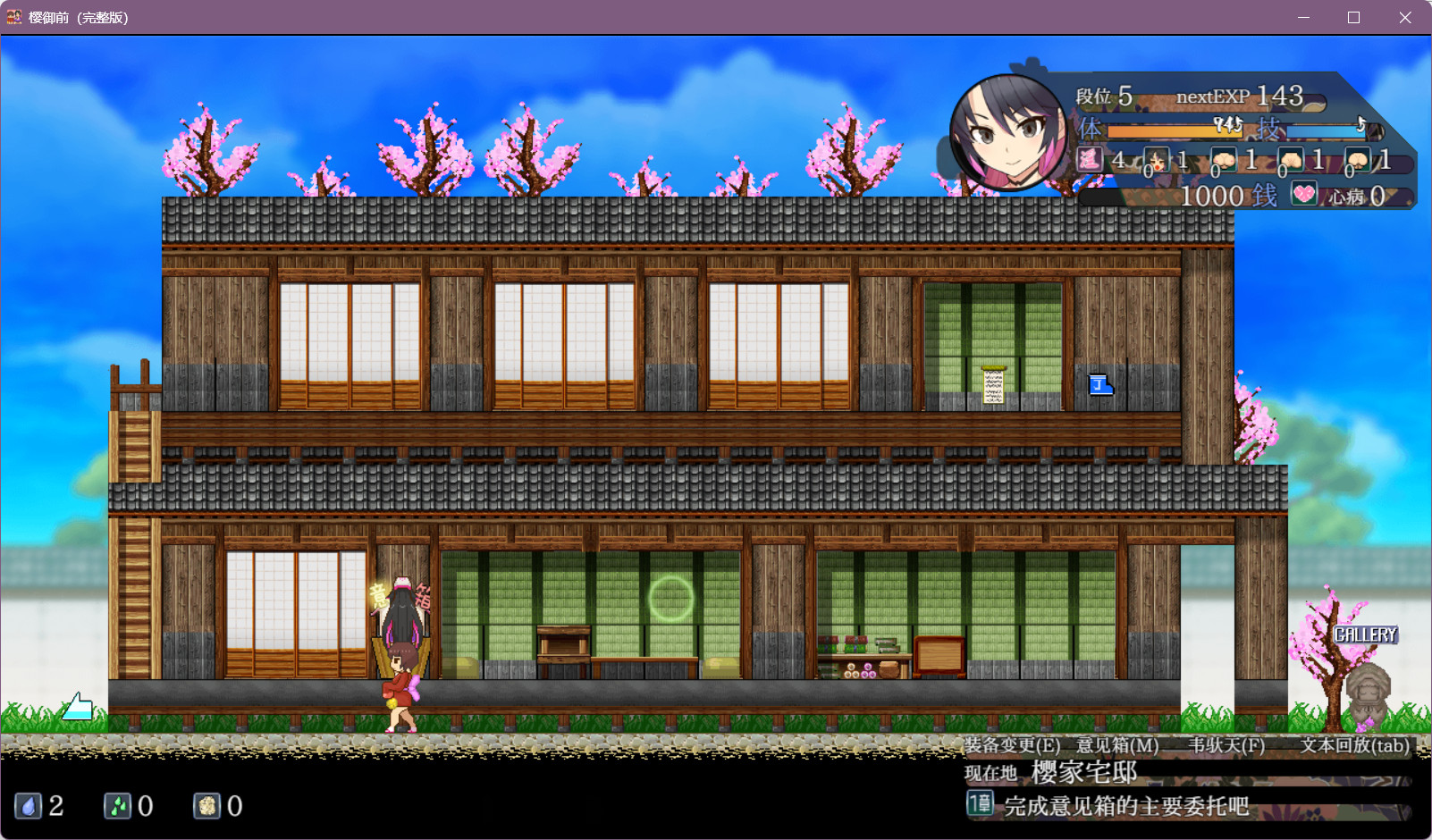Select the blue water droplet item icon

29,806
